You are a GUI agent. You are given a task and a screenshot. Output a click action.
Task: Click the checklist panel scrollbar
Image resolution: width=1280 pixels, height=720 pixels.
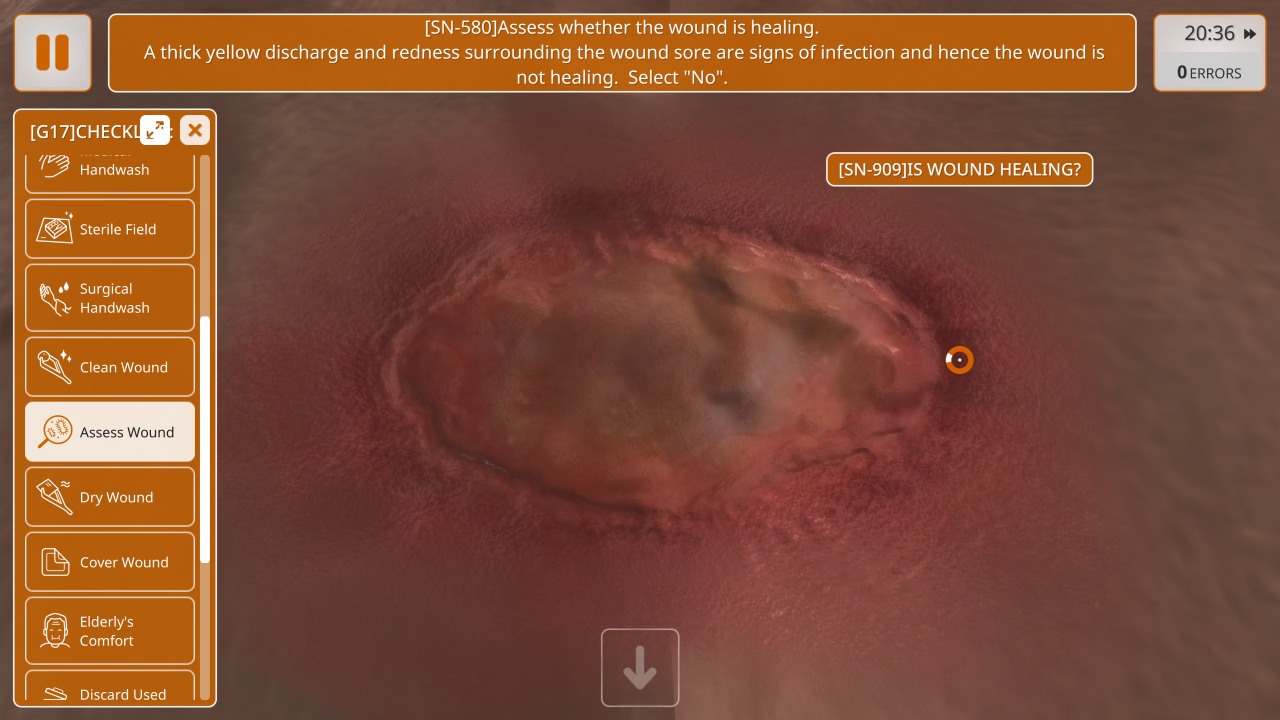pos(205,440)
